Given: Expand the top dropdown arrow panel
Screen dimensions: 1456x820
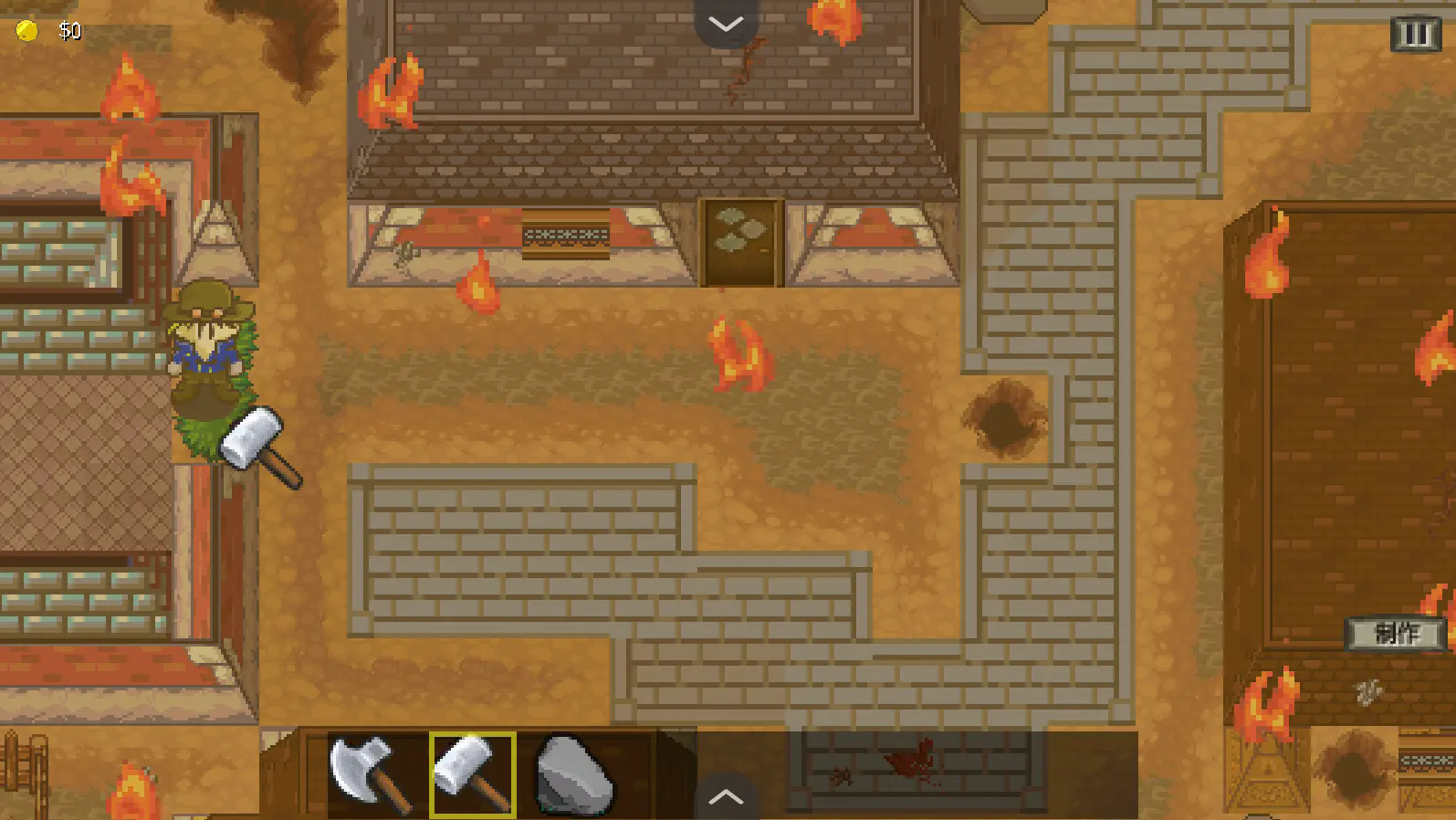Looking at the screenshot, I should [x=726, y=24].
